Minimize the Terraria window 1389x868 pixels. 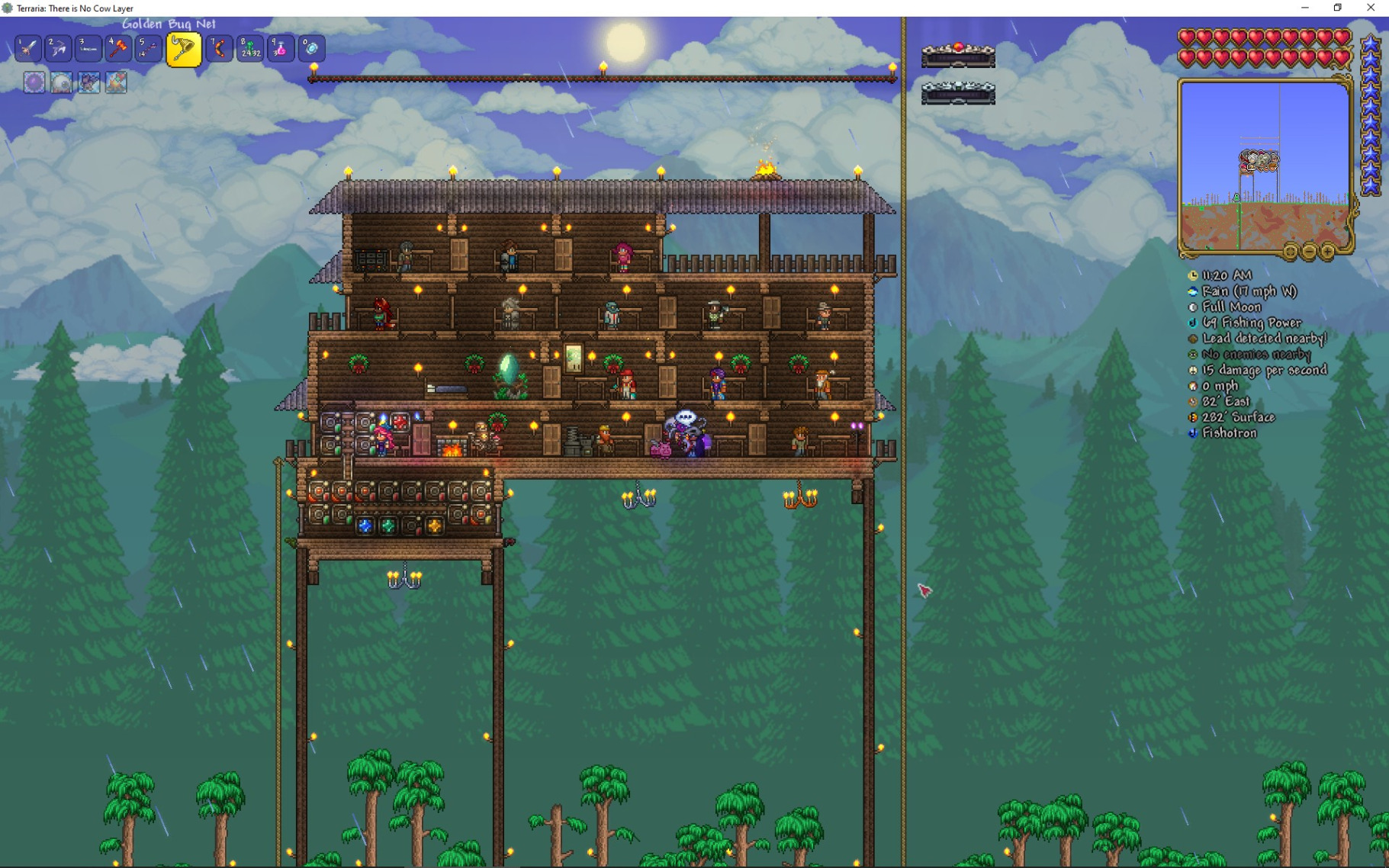1304,8
